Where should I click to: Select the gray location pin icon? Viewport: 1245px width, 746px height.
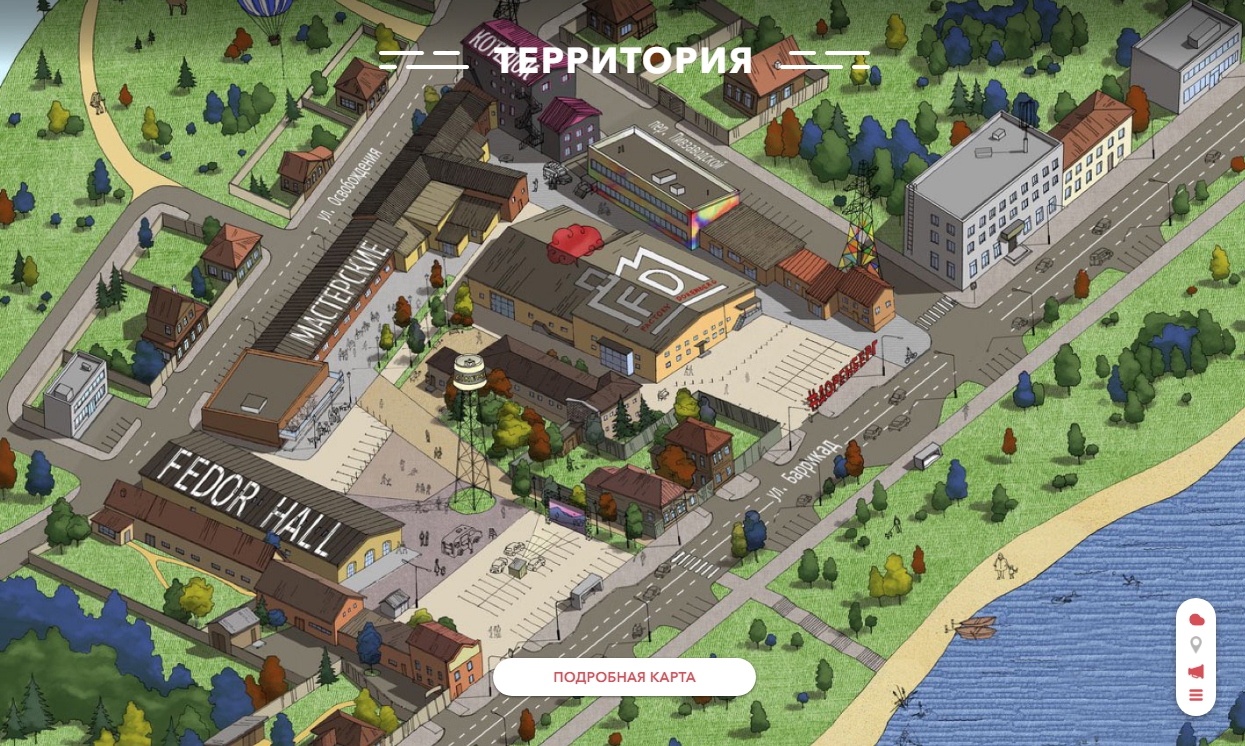click(1196, 645)
